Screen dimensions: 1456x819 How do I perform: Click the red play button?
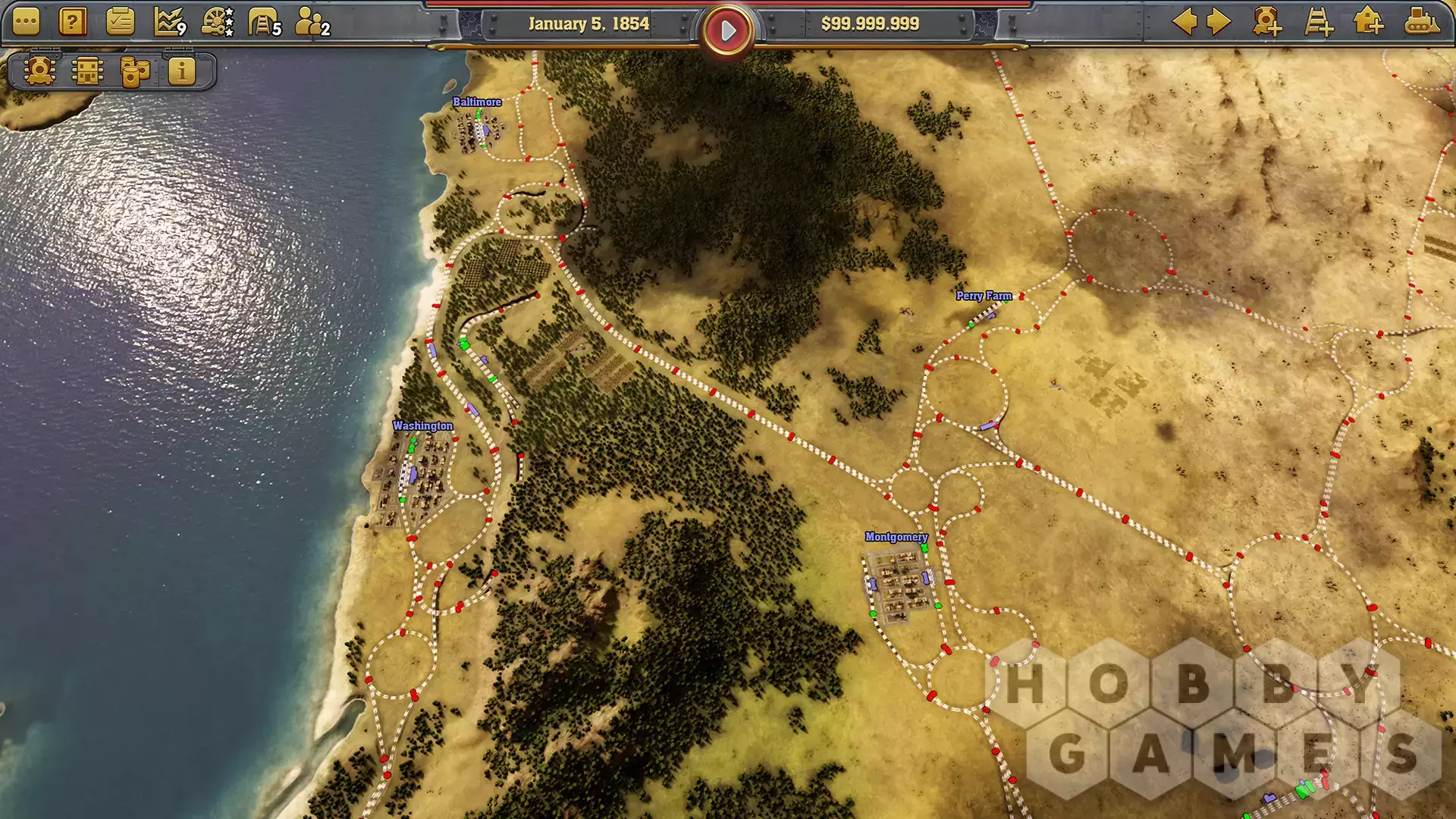coord(727,31)
